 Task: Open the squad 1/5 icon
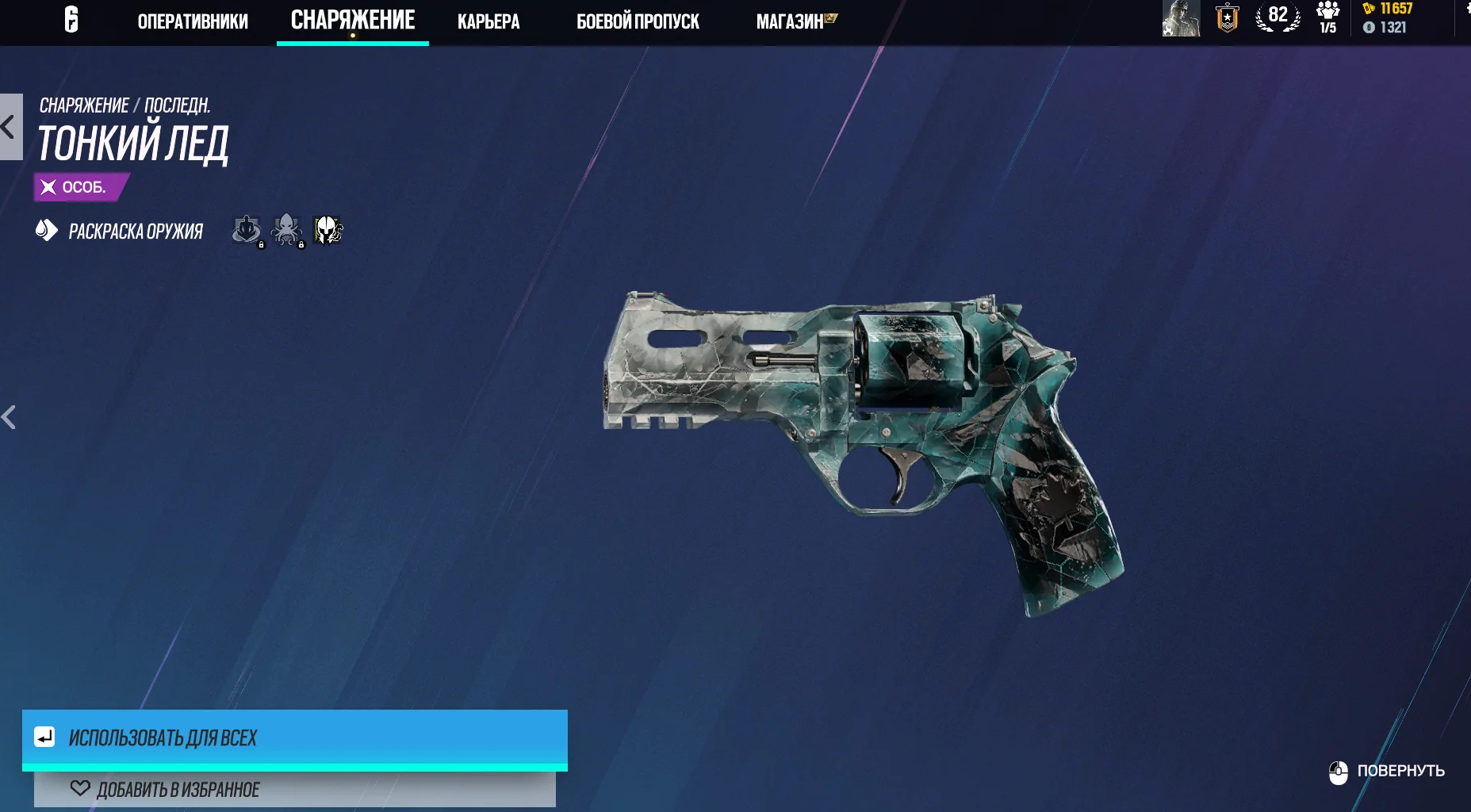[1328, 17]
